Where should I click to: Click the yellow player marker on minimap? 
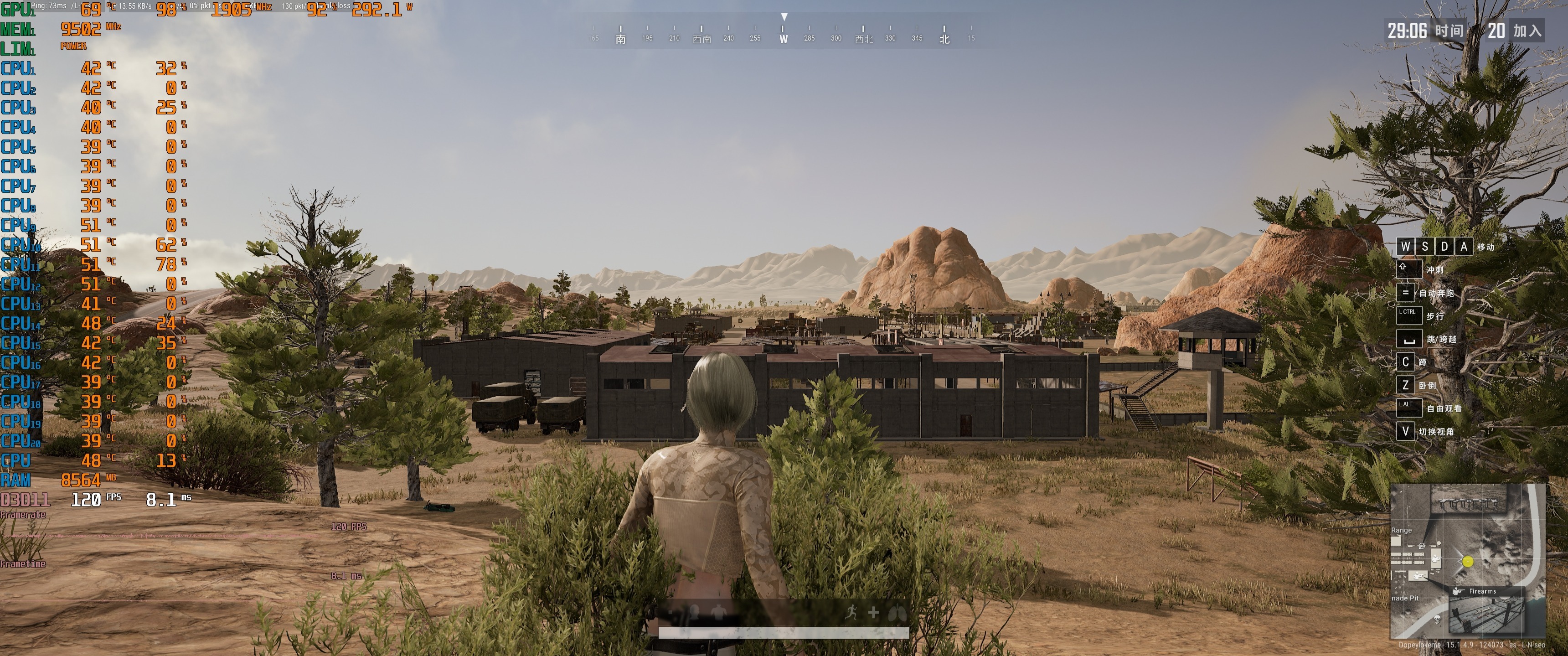click(x=1468, y=562)
